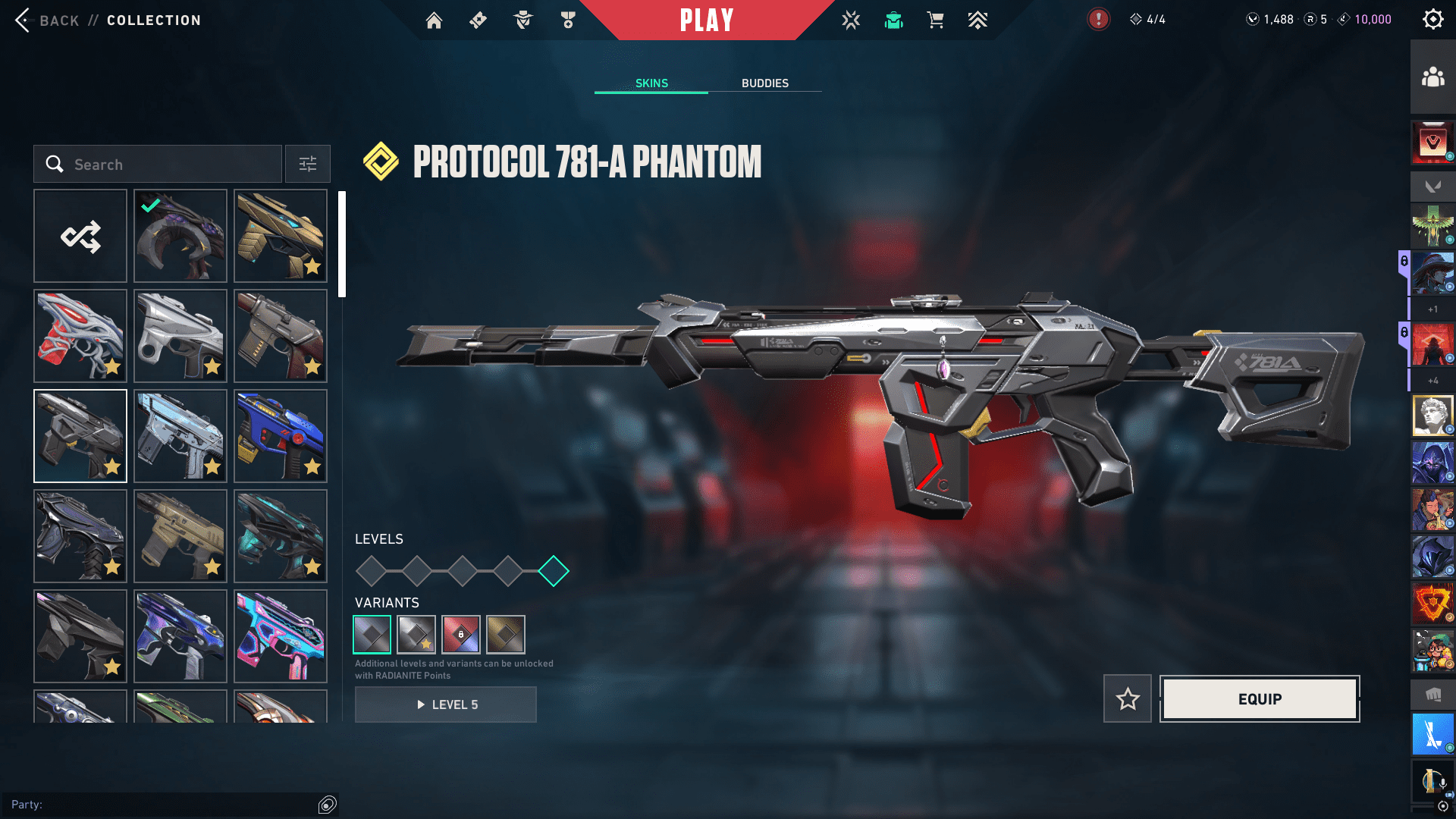Go to the home screen
The height and width of the screenshot is (819, 1456).
[x=434, y=20]
